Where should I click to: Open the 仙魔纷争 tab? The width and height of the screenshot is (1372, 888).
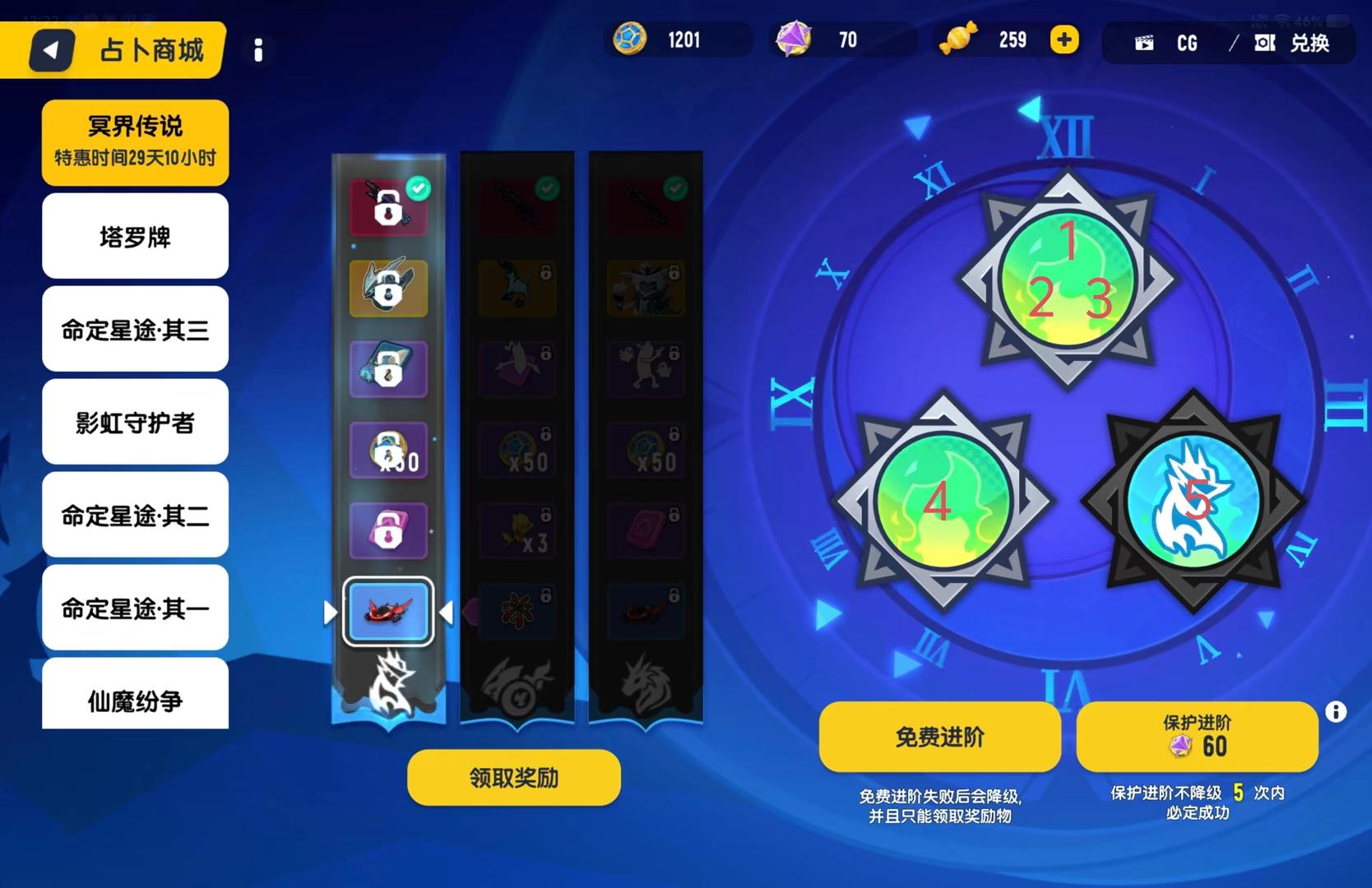click(134, 701)
